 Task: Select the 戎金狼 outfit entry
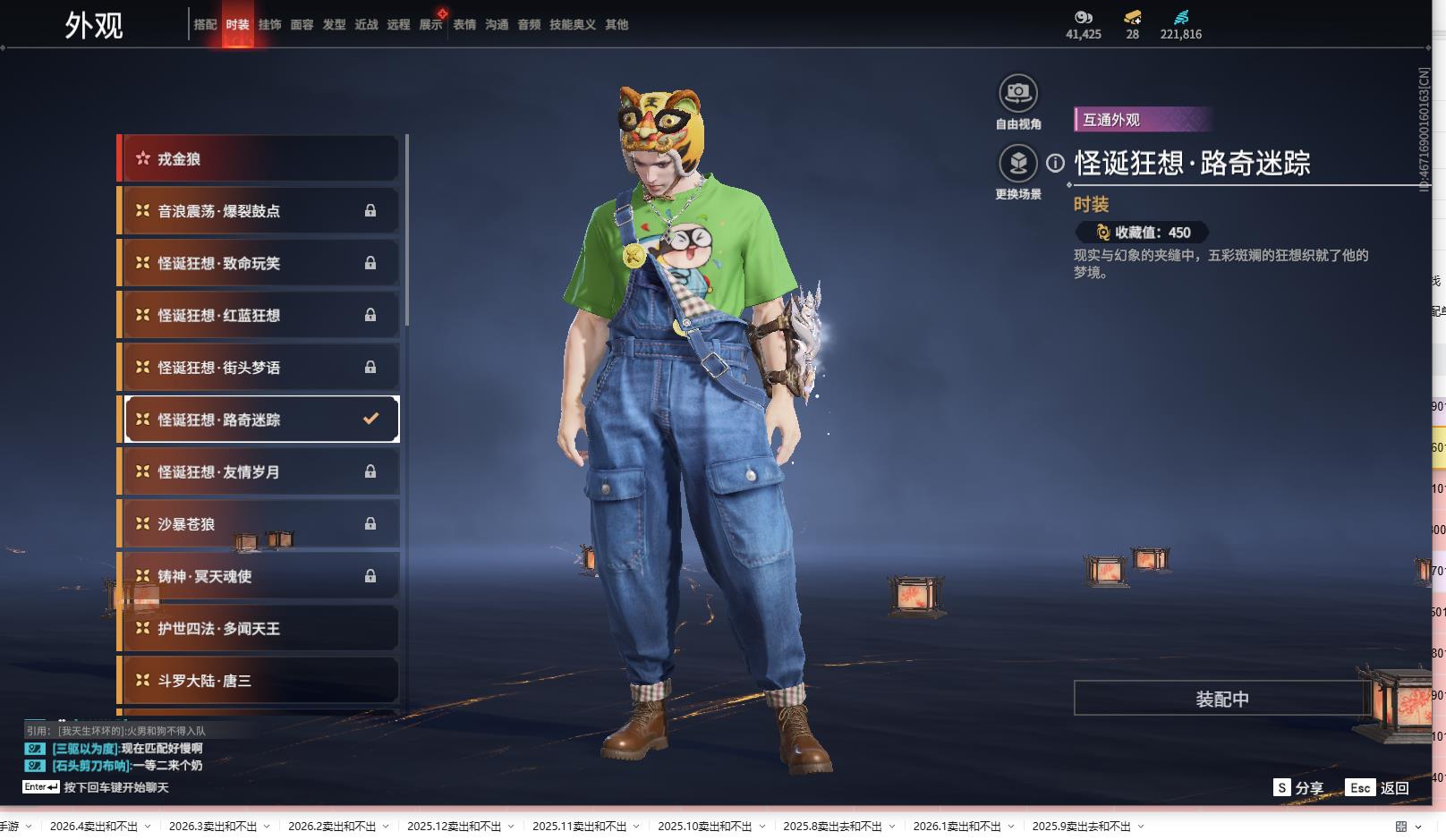click(259, 159)
